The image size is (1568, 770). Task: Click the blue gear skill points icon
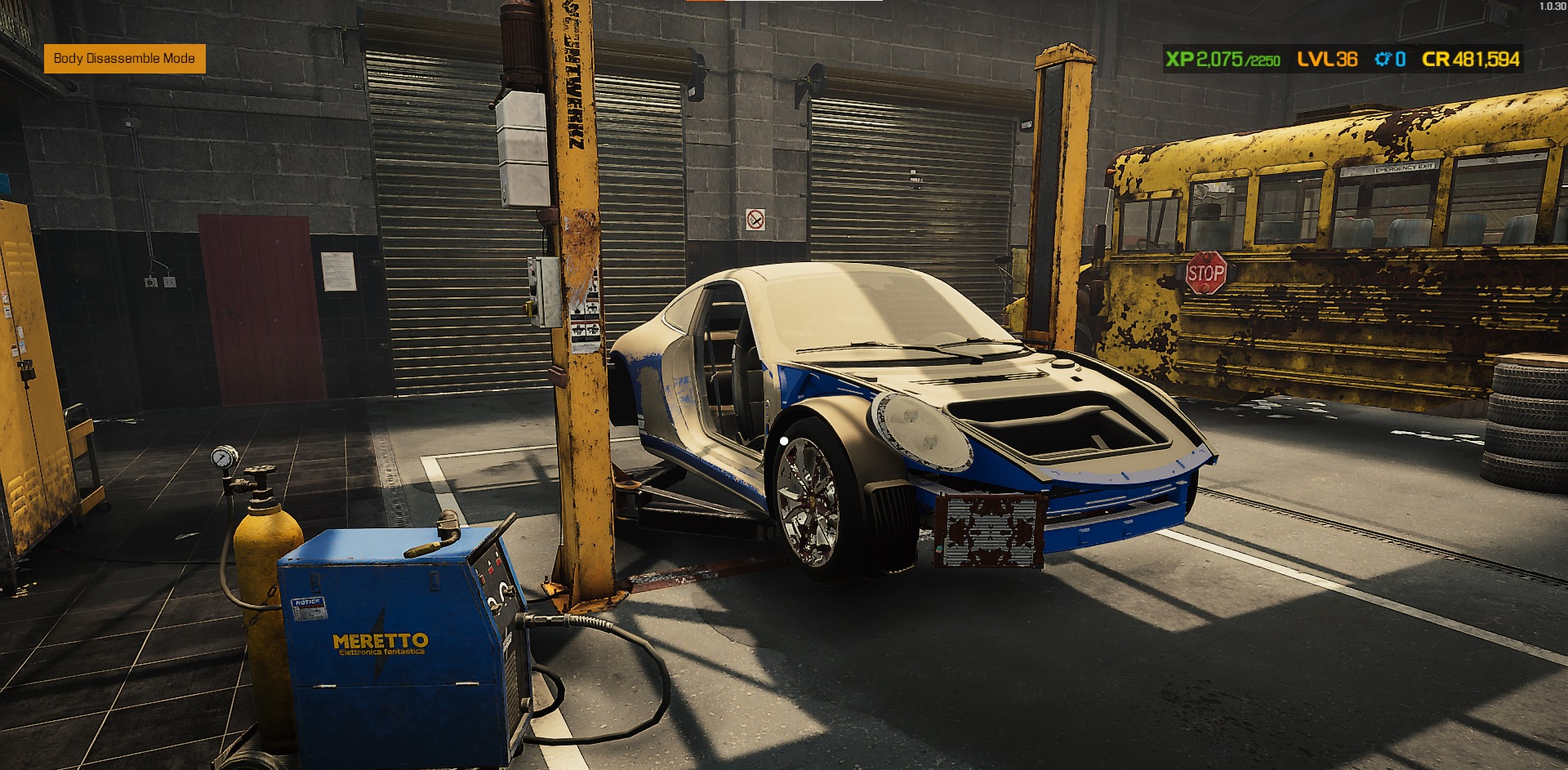point(1383,59)
